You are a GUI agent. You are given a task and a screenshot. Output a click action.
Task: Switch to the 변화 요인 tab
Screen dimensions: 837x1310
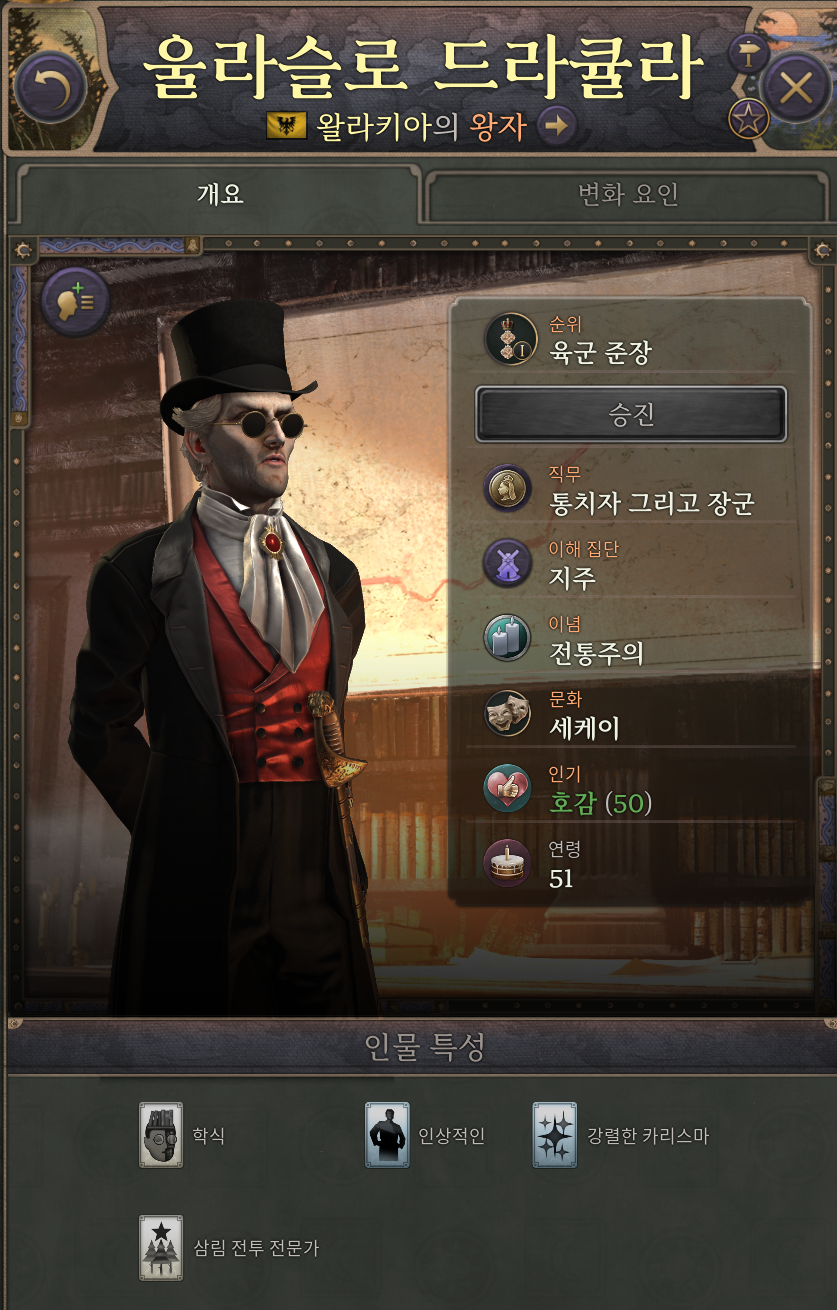pyautogui.click(x=628, y=194)
